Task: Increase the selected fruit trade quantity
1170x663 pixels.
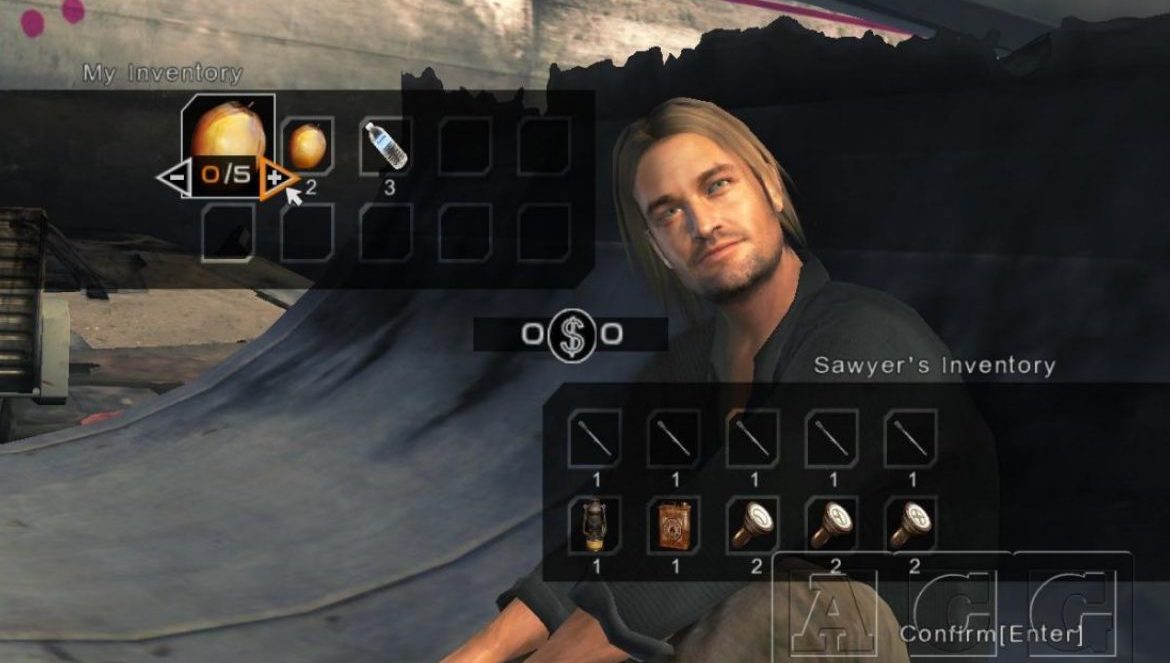Action: point(276,177)
